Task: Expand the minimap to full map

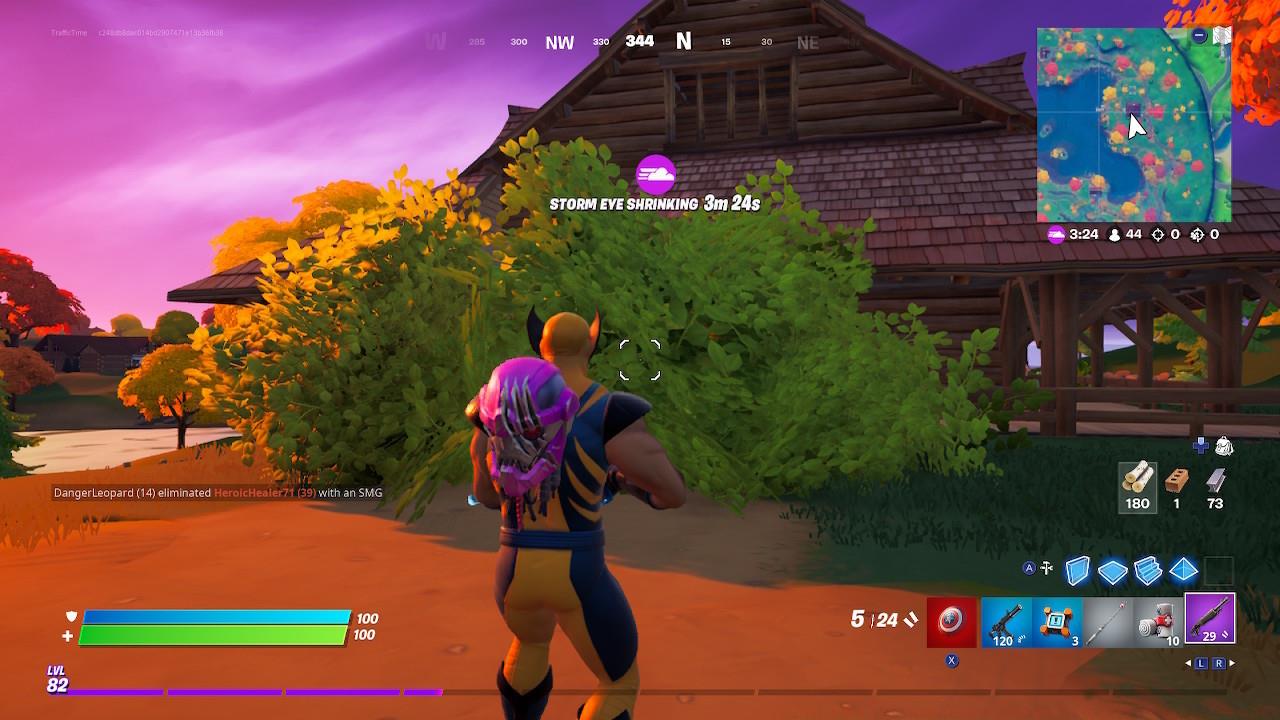Action: (1221, 33)
